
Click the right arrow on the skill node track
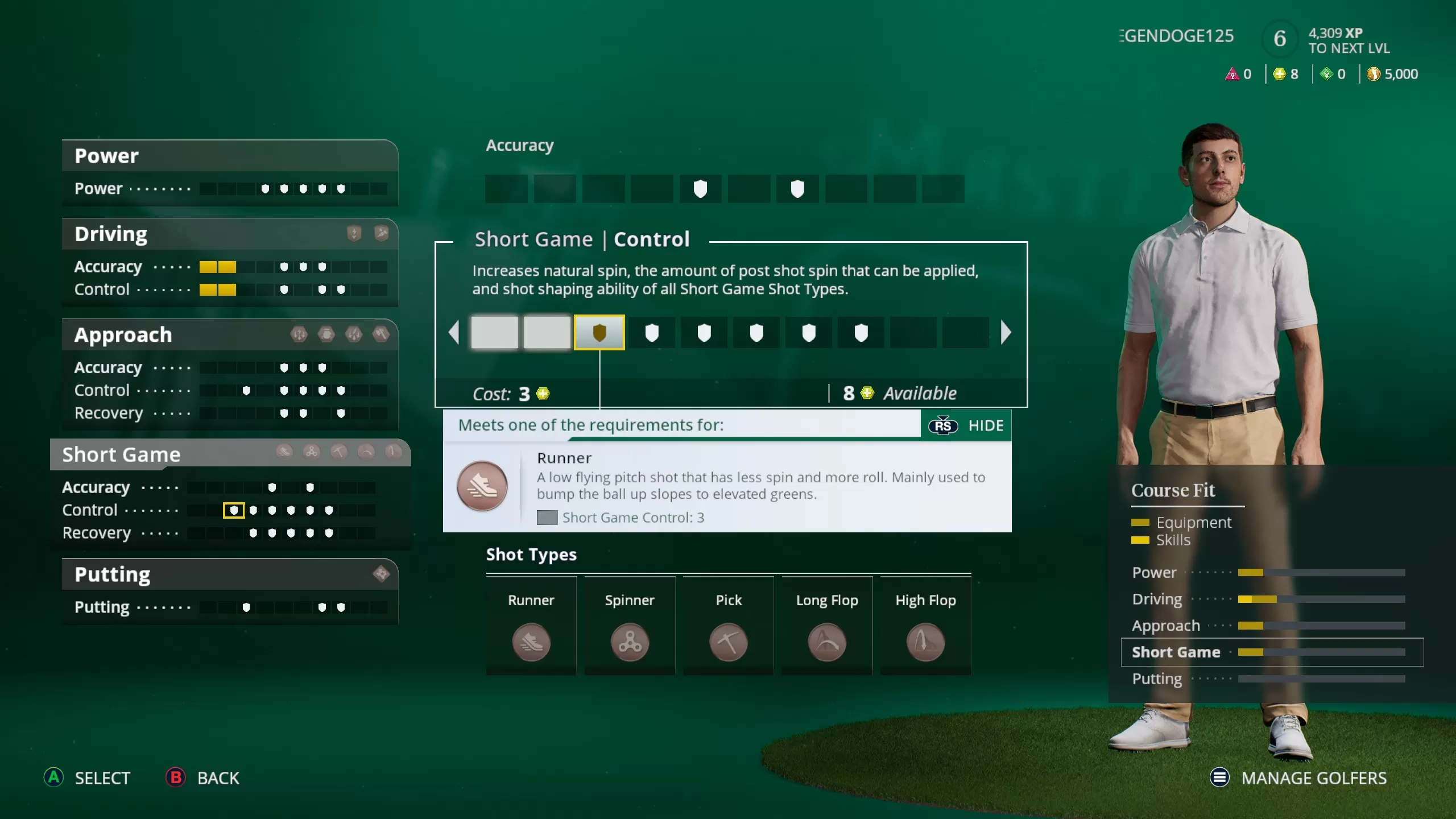[x=1007, y=333]
